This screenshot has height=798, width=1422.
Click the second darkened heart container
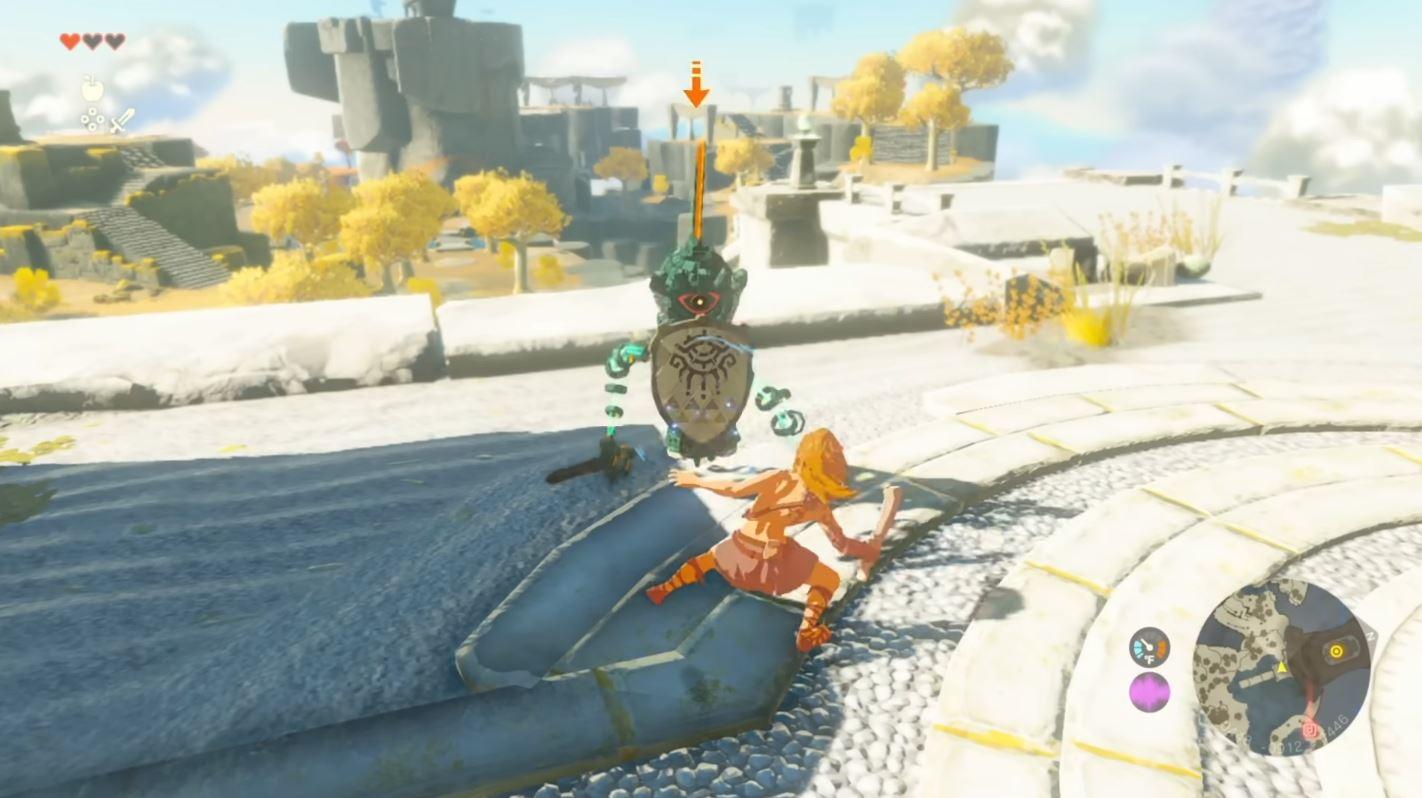pos(93,41)
